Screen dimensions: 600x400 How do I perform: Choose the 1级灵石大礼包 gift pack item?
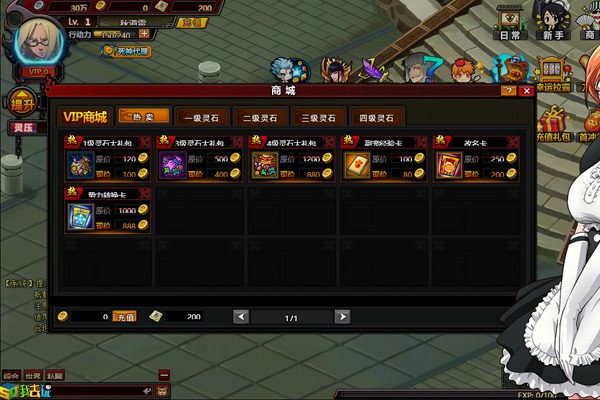79,165
